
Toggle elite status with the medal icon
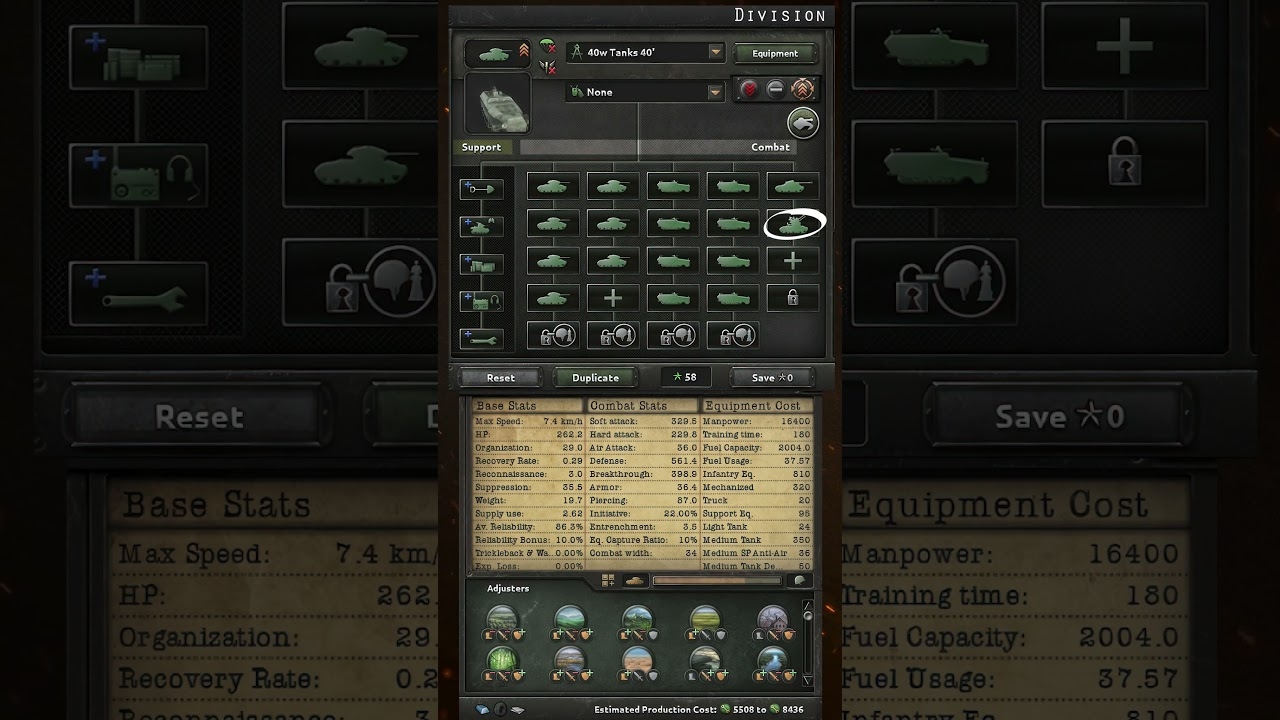coord(804,89)
